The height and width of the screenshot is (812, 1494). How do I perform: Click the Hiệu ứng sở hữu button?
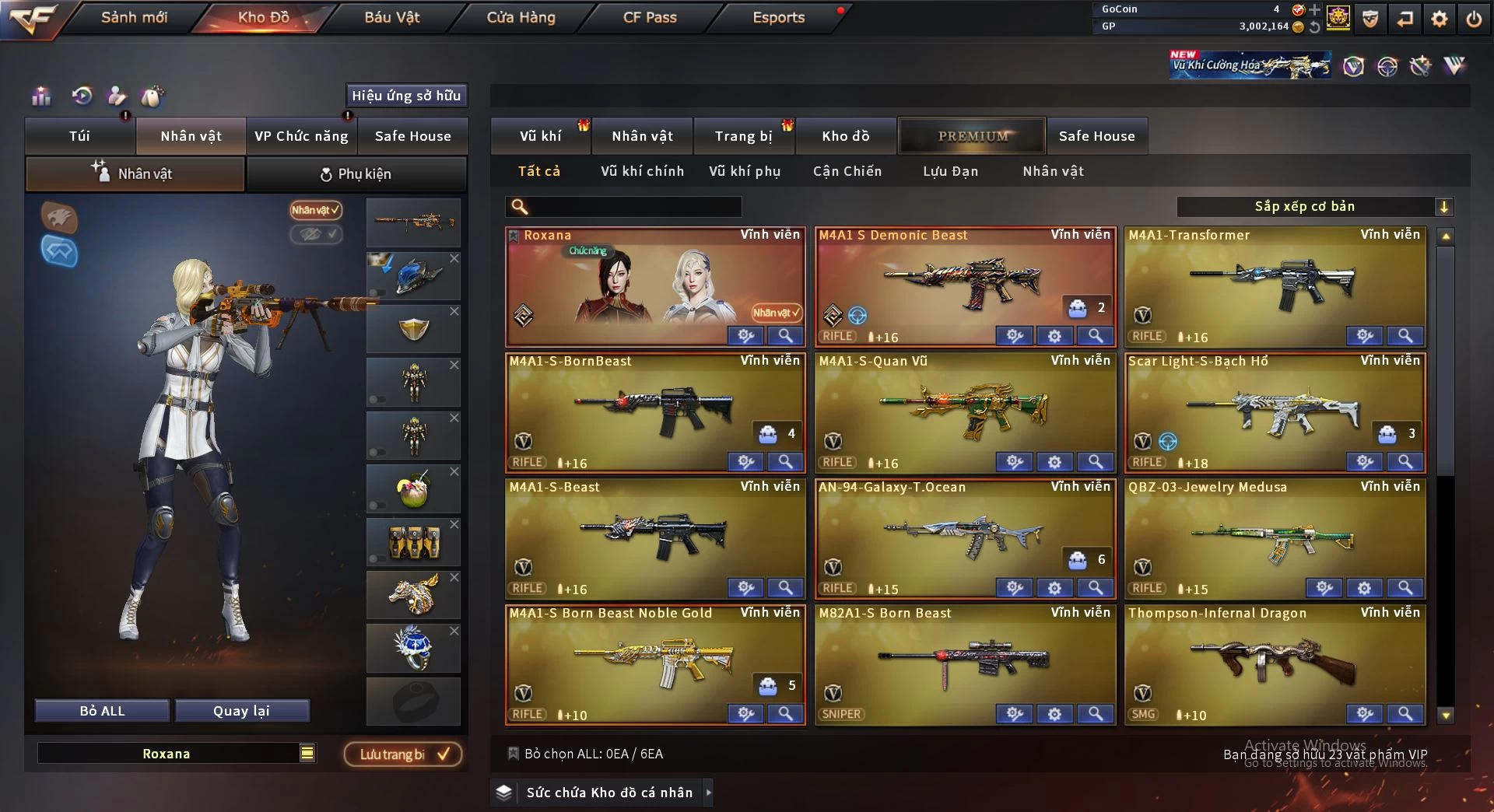click(406, 96)
